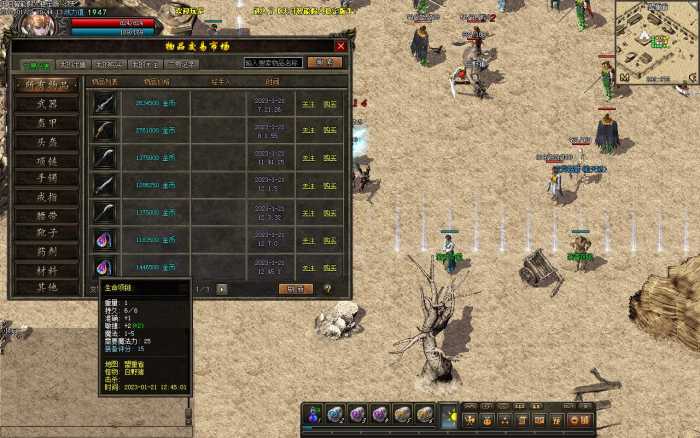Image resolution: width=700 pixels, height=438 pixels.
Task: Click the search button beside the search field
Action: click(322, 62)
